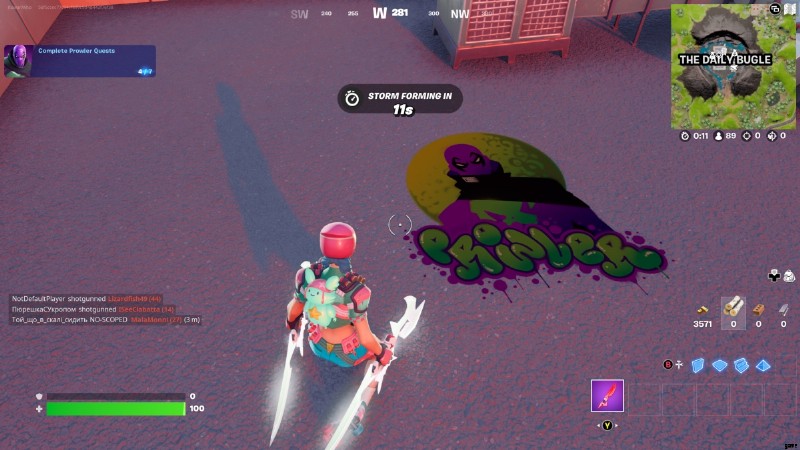Select the pink sword weapon slot
Image resolution: width=800 pixels, height=450 pixels.
(x=607, y=396)
